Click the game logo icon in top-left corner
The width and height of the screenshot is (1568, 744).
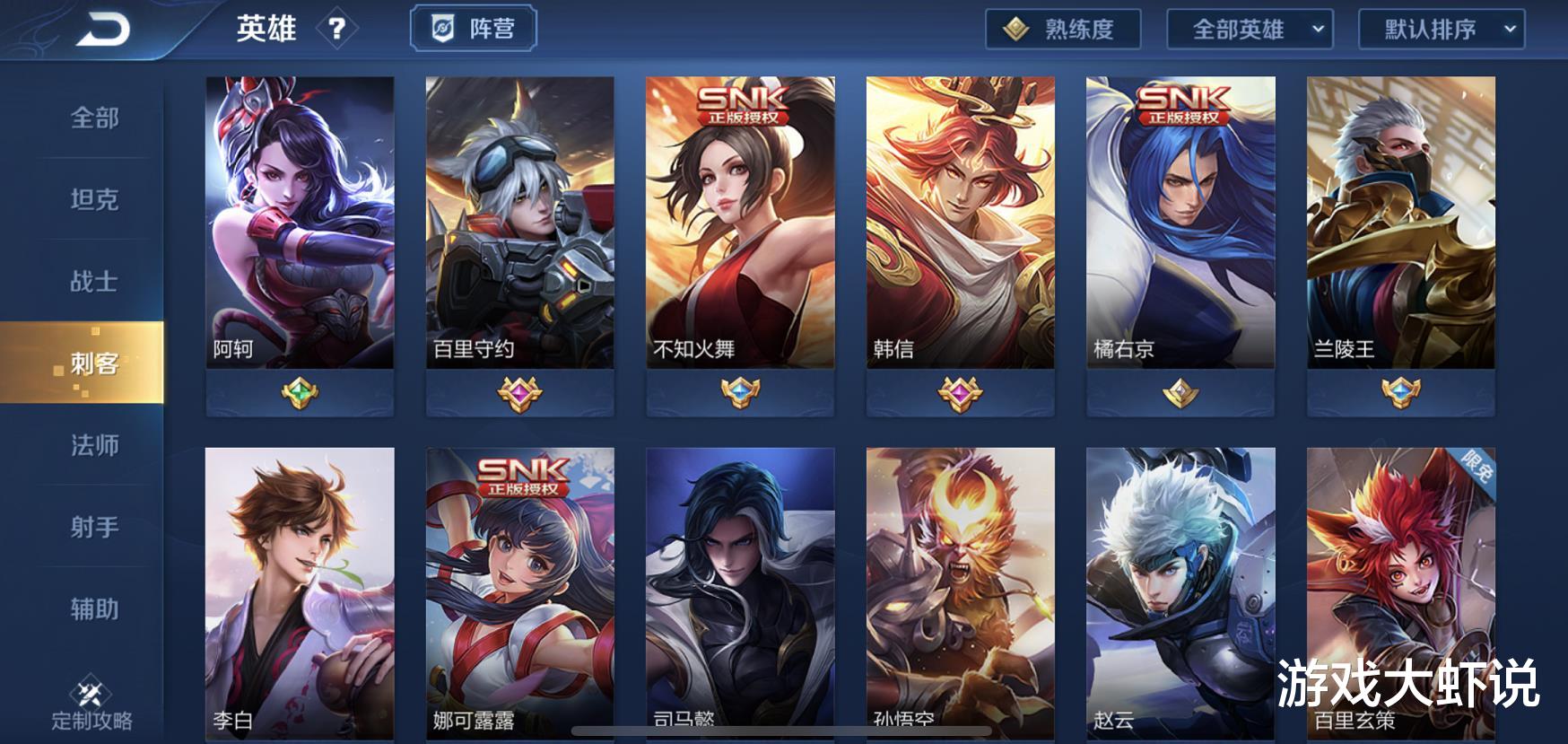click(101, 30)
